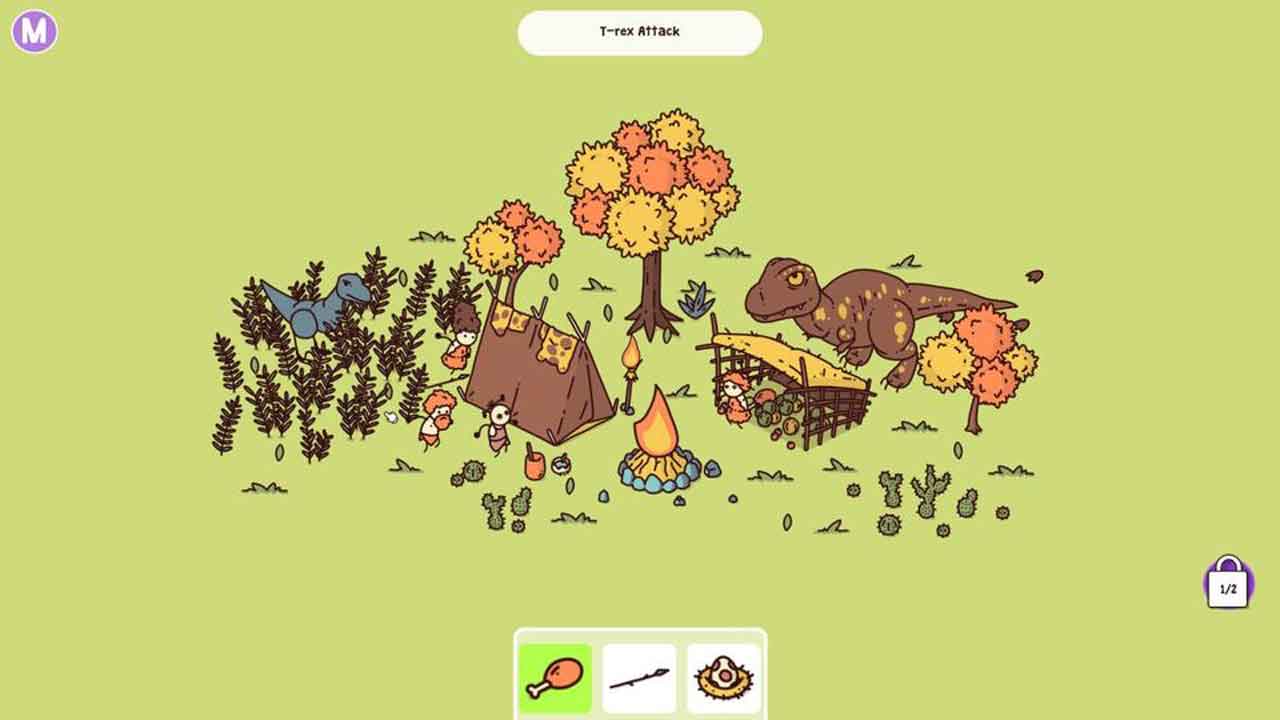The image size is (1280, 720).
Task: Select the meat drumstick item slot
Action: 555,678
